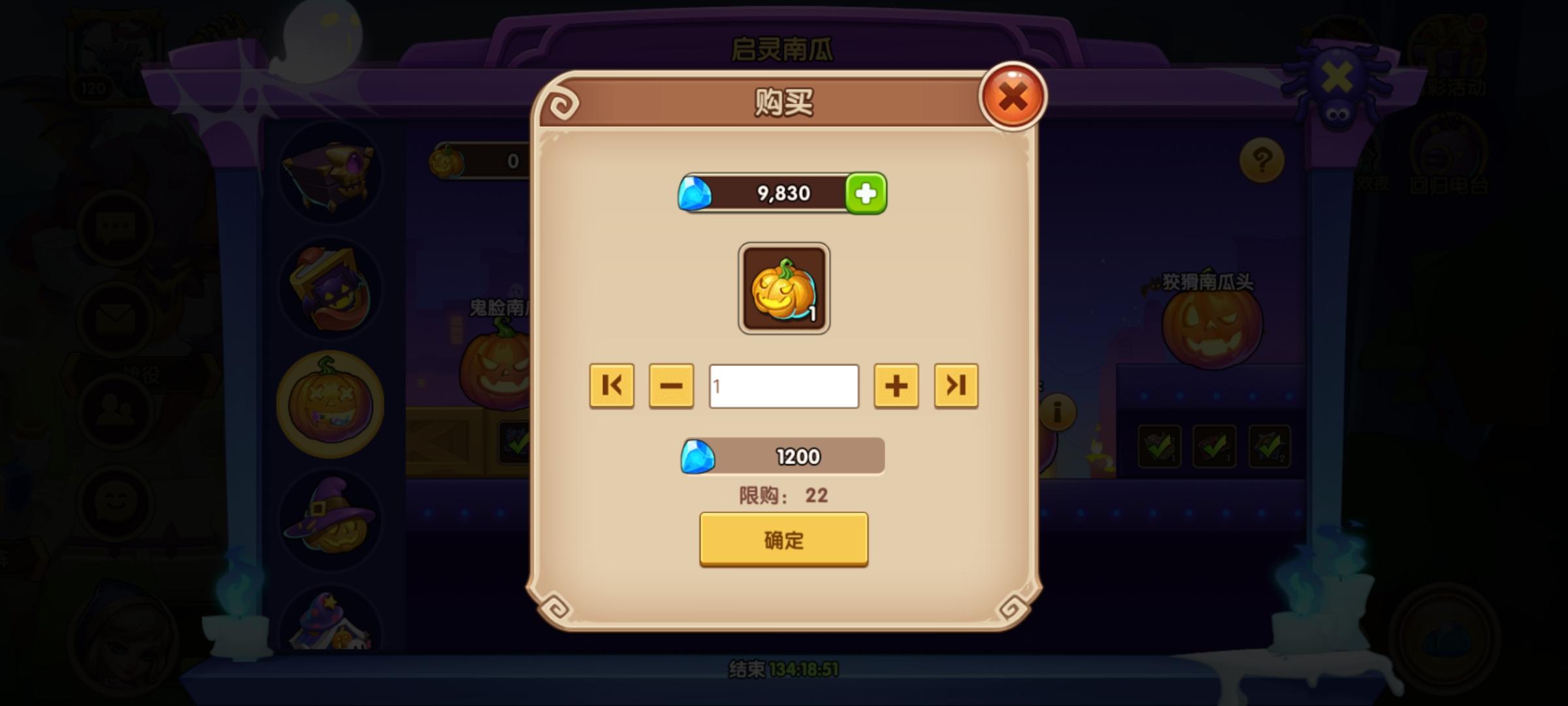Decrease purchase quantity with minus stepper
This screenshot has height=706, width=1568.
[x=670, y=386]
